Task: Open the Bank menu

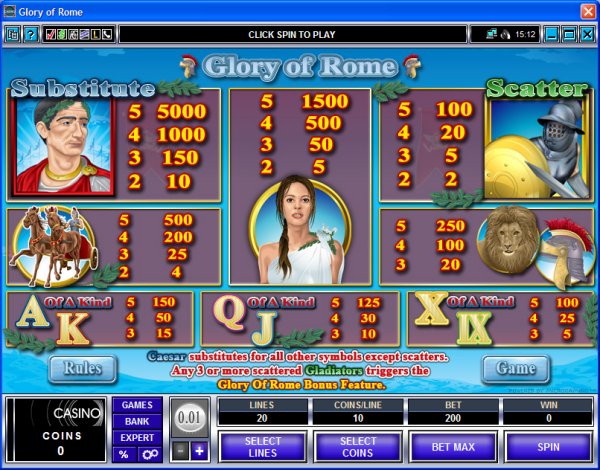Action: pyautogui.click(x=137, y=421)
